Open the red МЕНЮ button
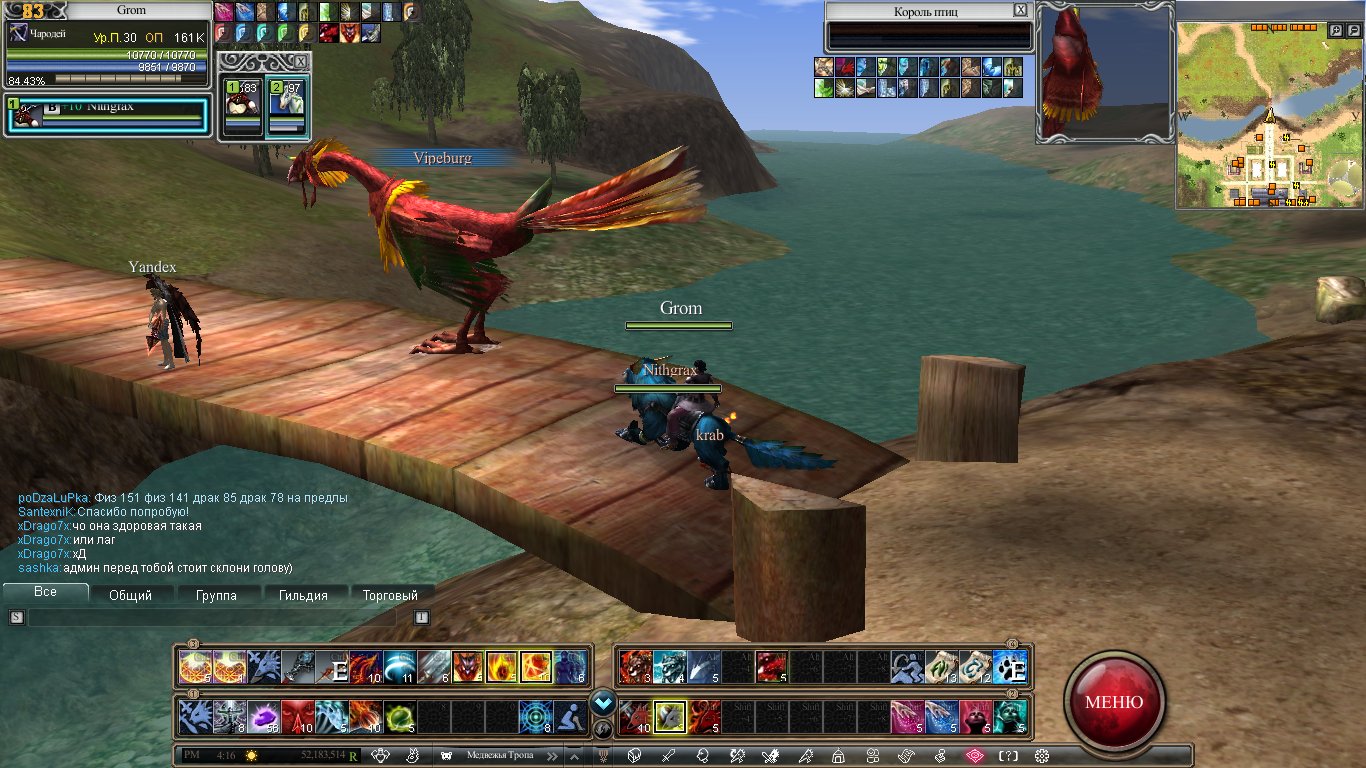Image resolution: width=1366 pixels, height=768 pixels. click(1114, 702)
